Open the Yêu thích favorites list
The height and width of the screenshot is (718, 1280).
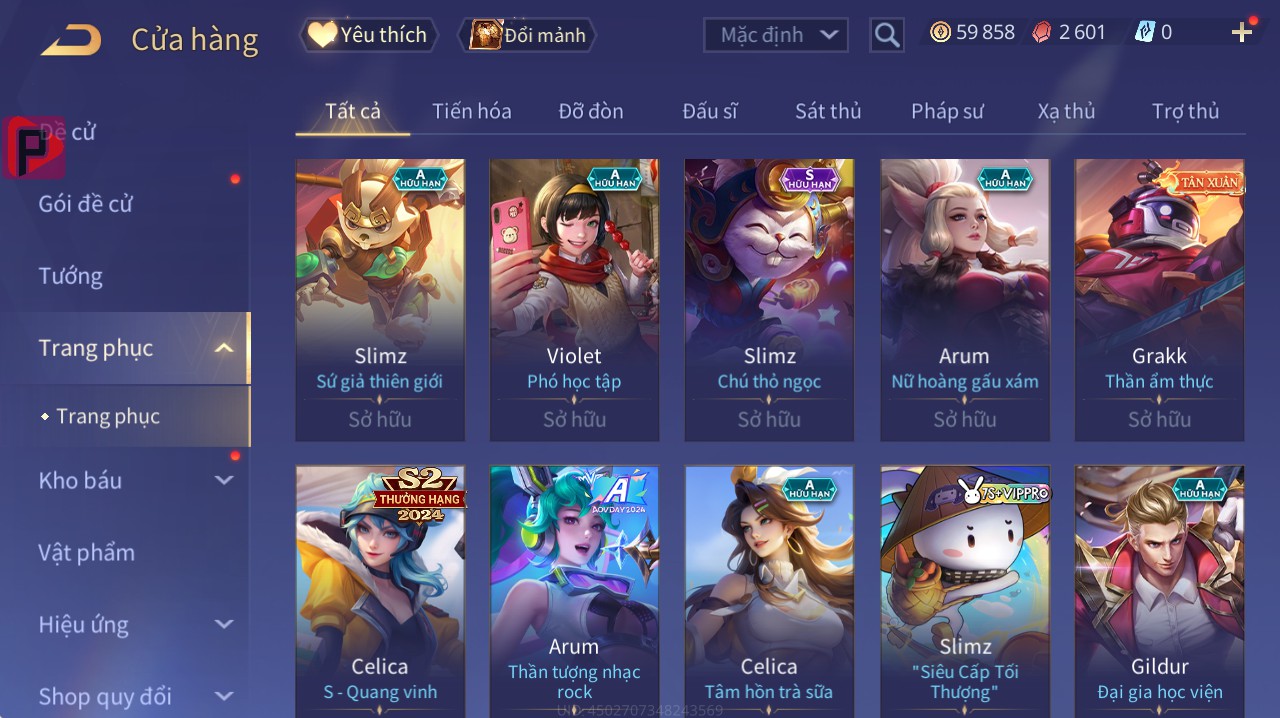(369, 35)
